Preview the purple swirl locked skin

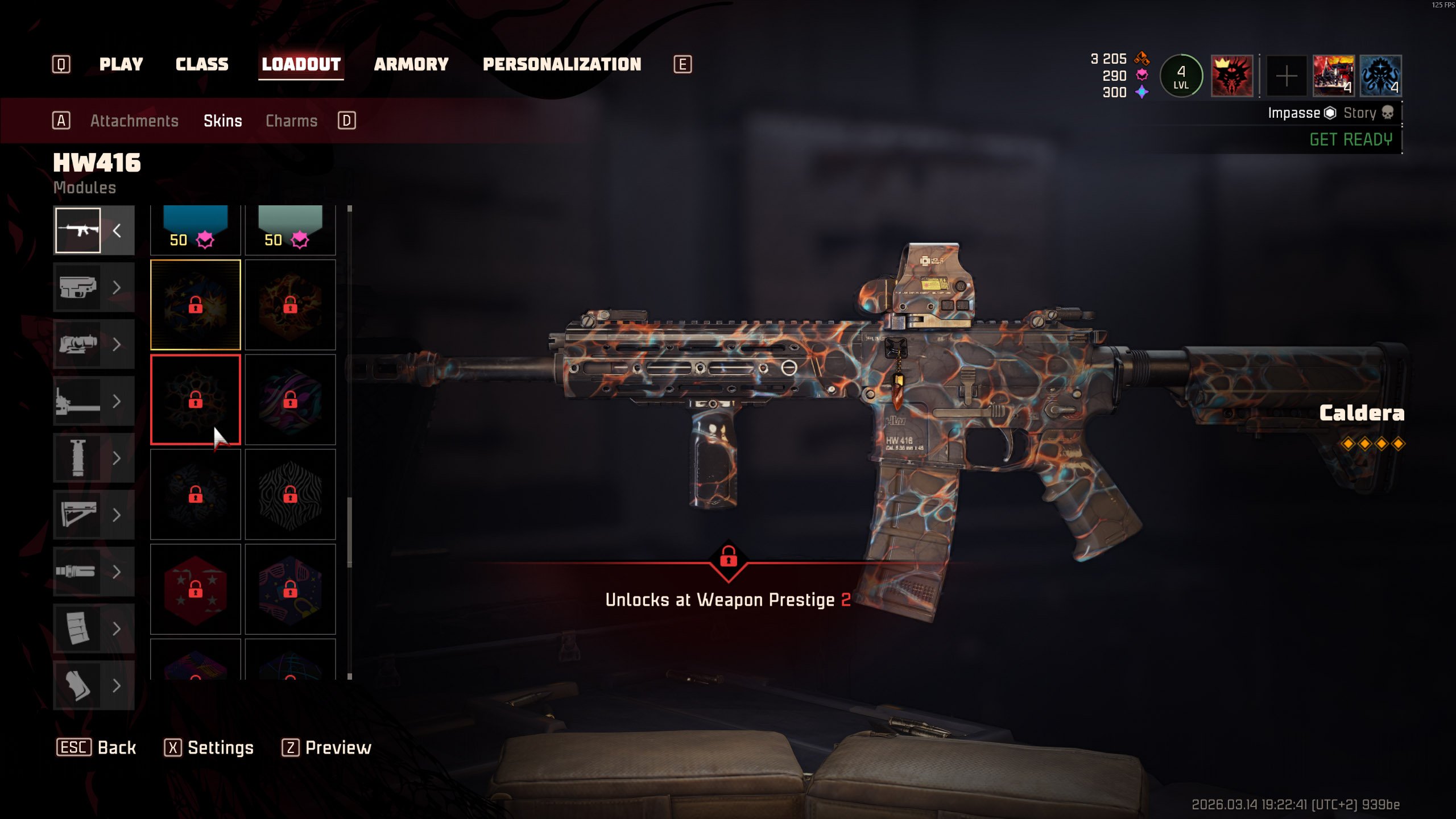[x=290, y=399]
